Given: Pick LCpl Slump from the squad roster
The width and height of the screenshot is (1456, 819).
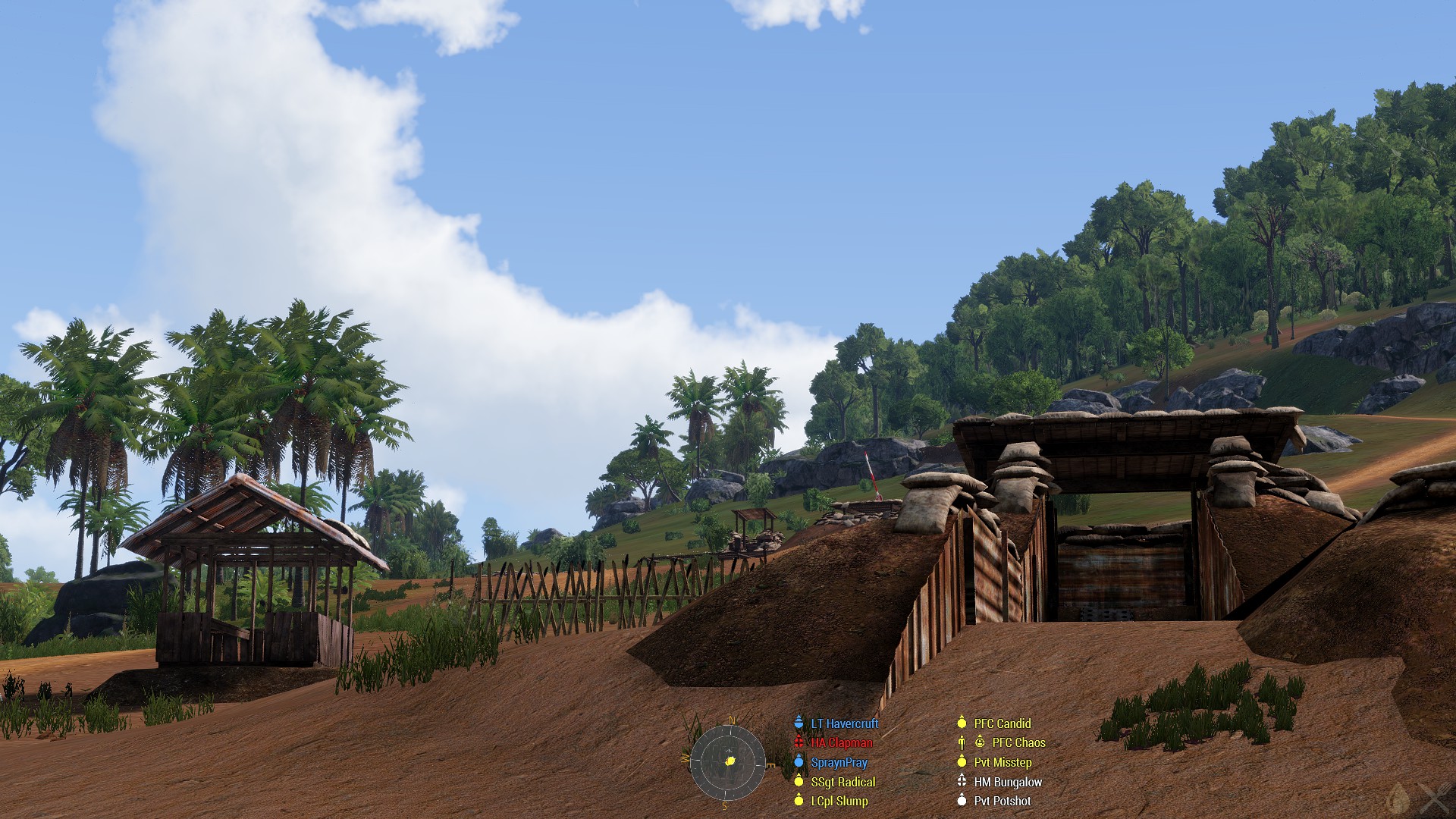Looking at the screenshot, I should coord(839,801).
